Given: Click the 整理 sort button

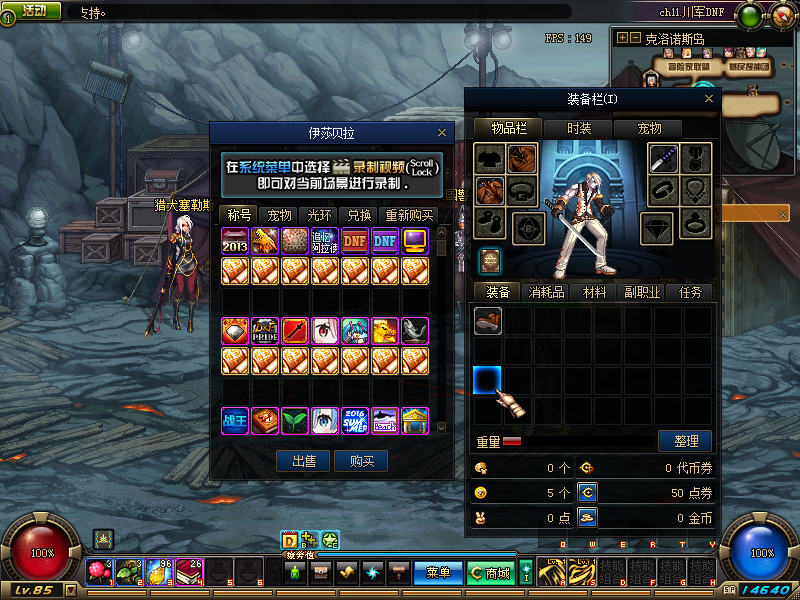Looking at the screenshot, I should click(685, 441).
